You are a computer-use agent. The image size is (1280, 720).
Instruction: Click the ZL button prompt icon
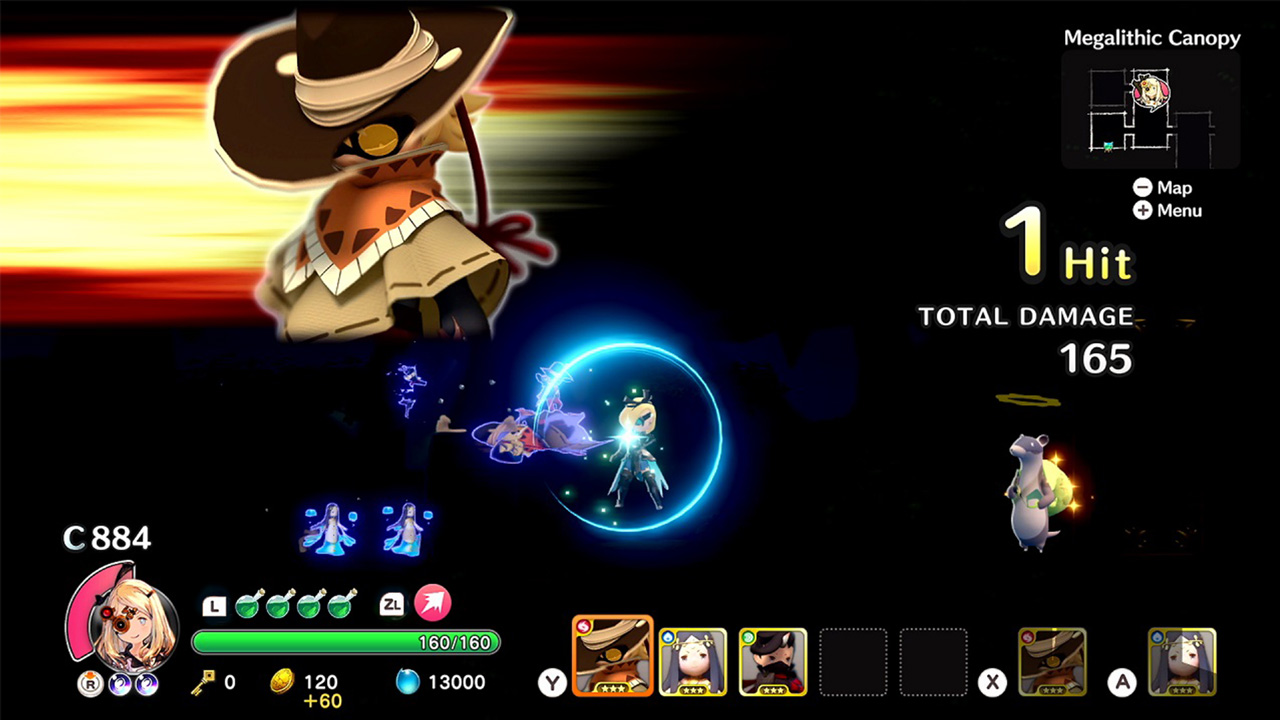[391, 603]
